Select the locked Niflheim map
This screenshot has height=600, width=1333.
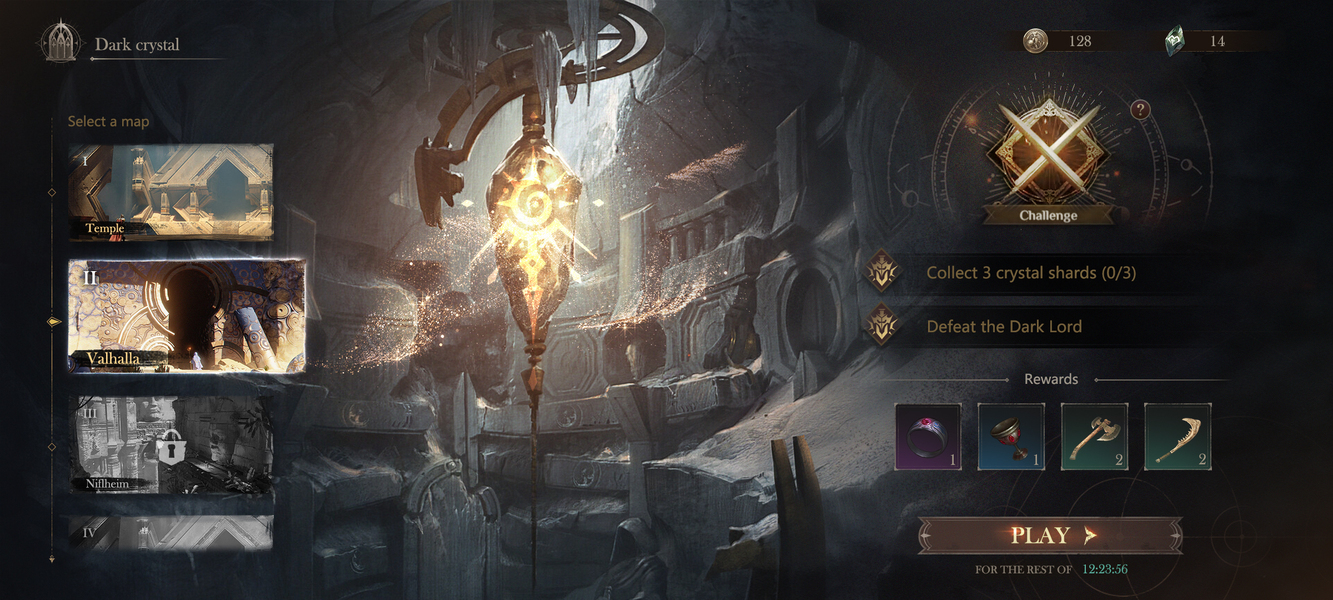(x=170, y=444)
